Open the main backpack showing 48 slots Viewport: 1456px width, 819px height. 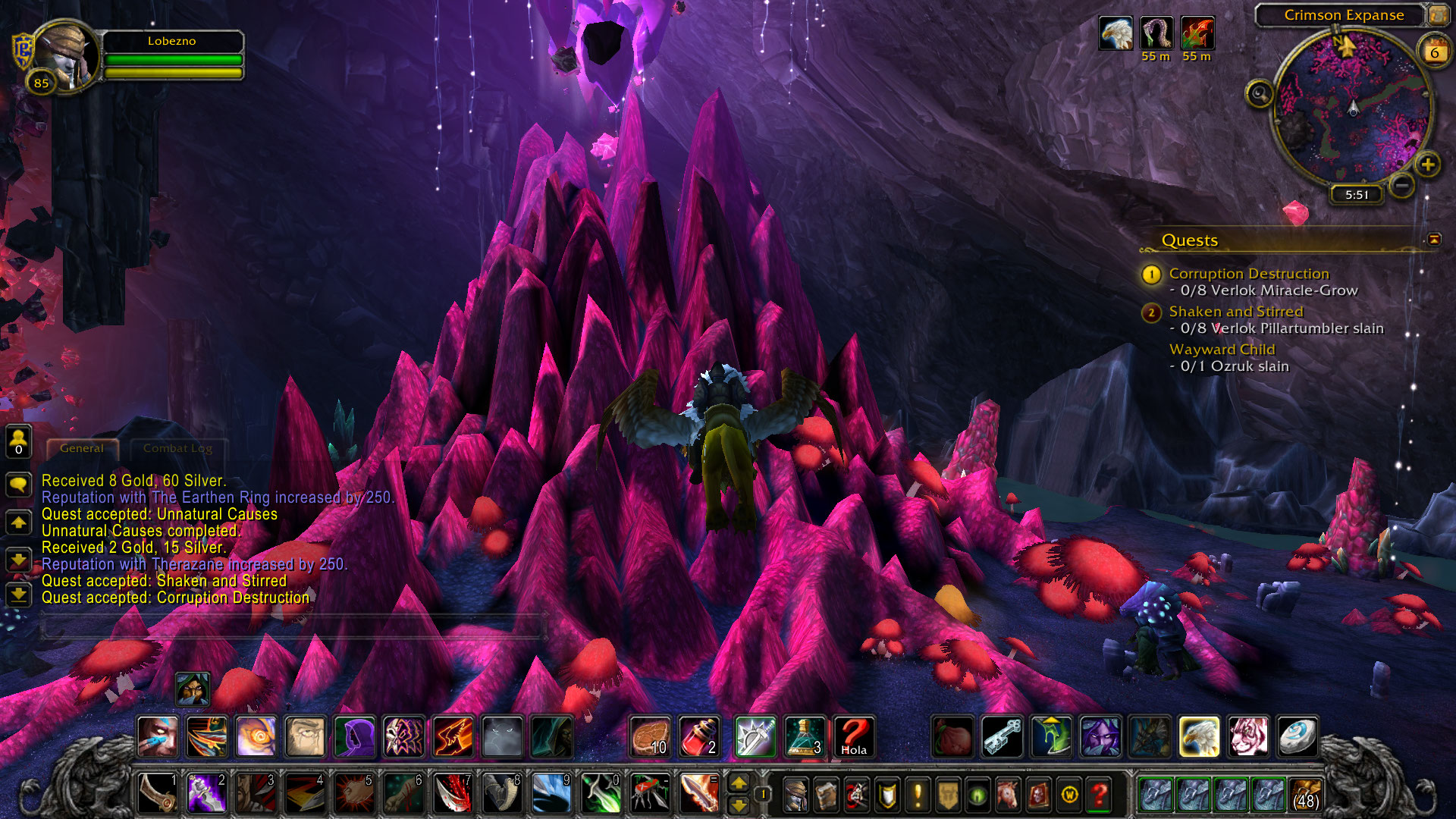click(1305, 794)
